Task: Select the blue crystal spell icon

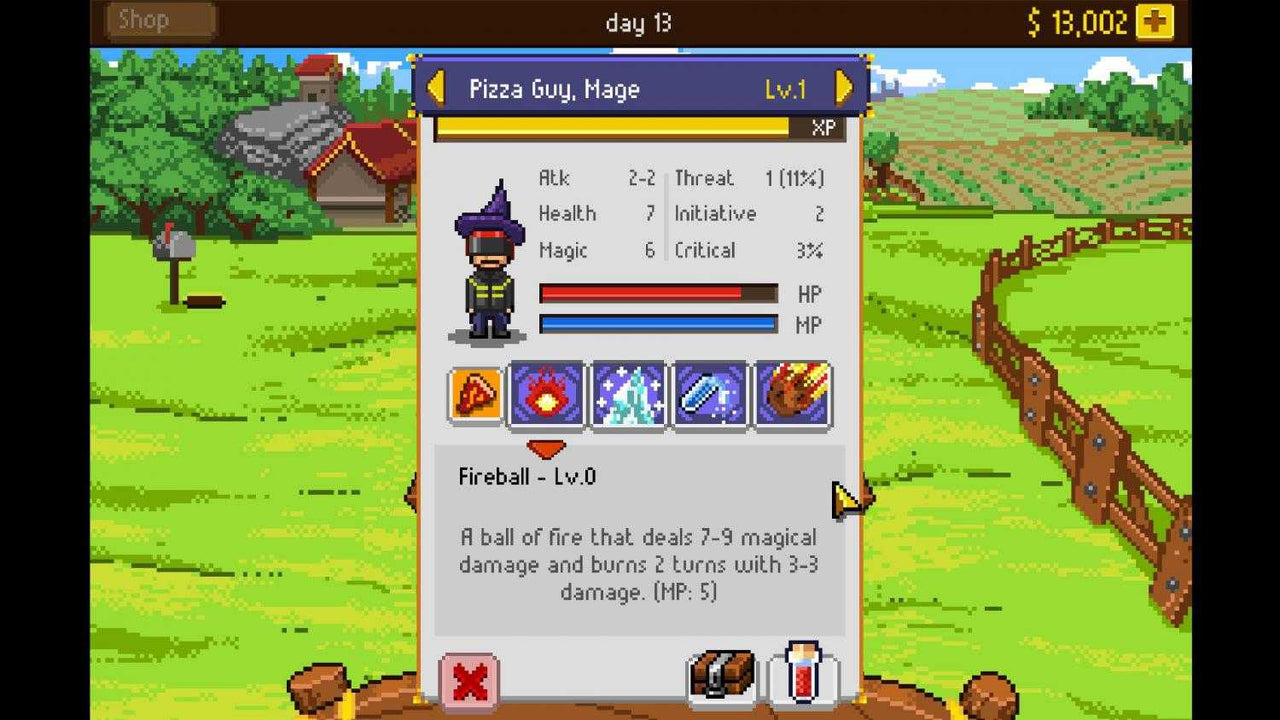Action: click(710, 394)
